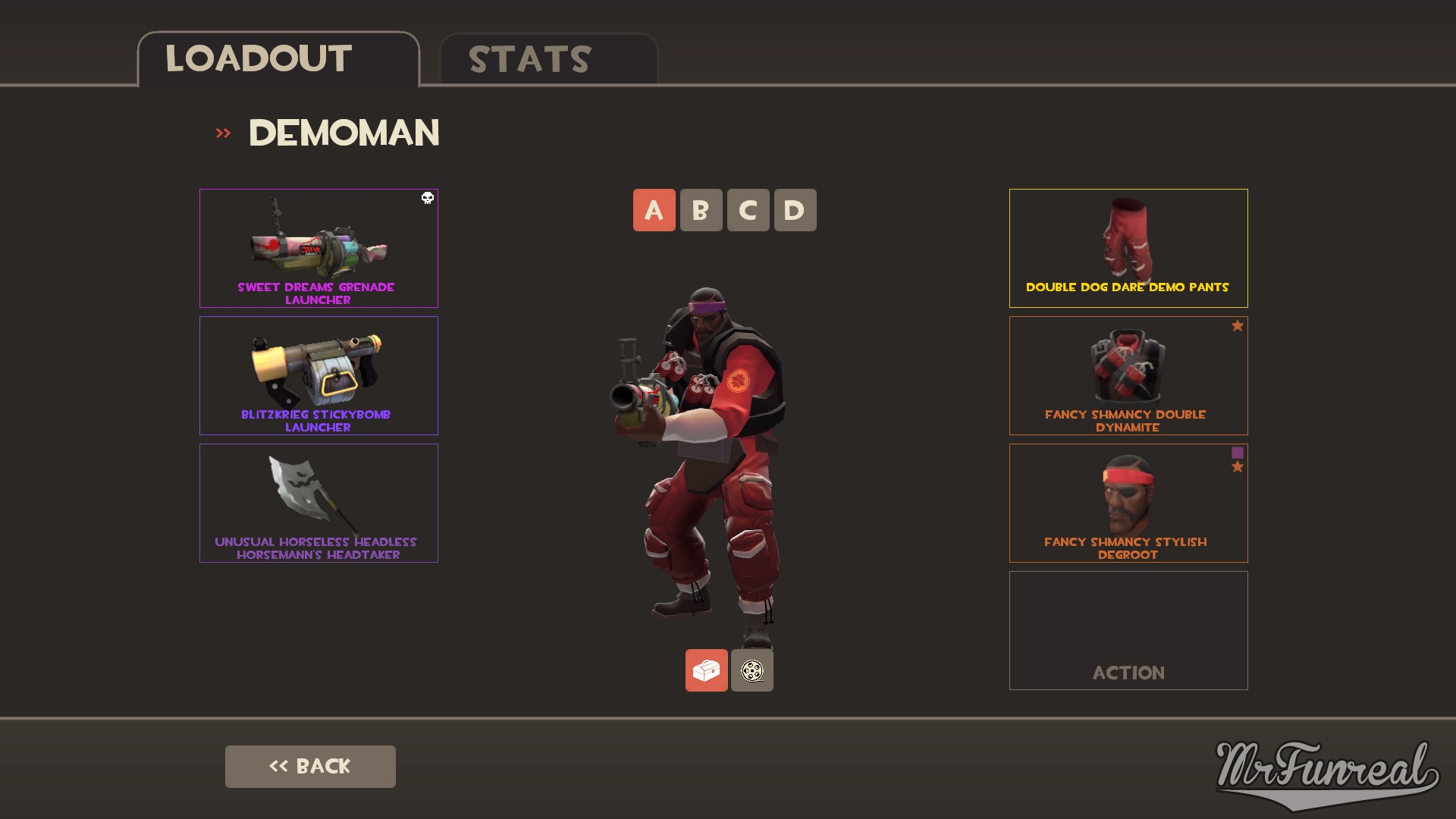Select the Unusual Horseless Headless Horsemann's Headtaker

[x=318, y=502]
